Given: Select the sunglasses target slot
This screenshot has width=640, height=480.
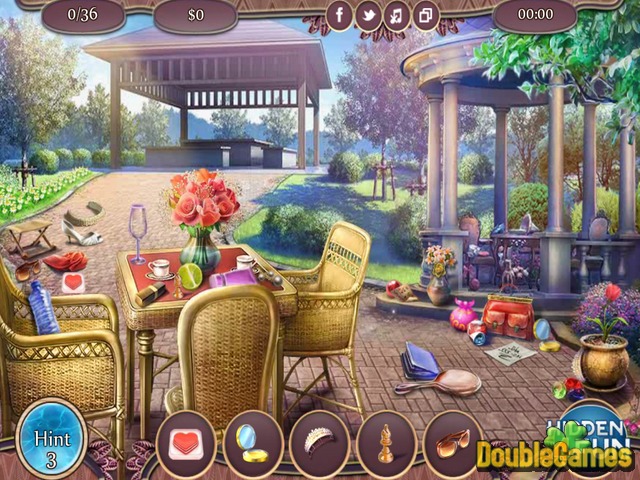Looking at the screenshot, I should (452, 442).
